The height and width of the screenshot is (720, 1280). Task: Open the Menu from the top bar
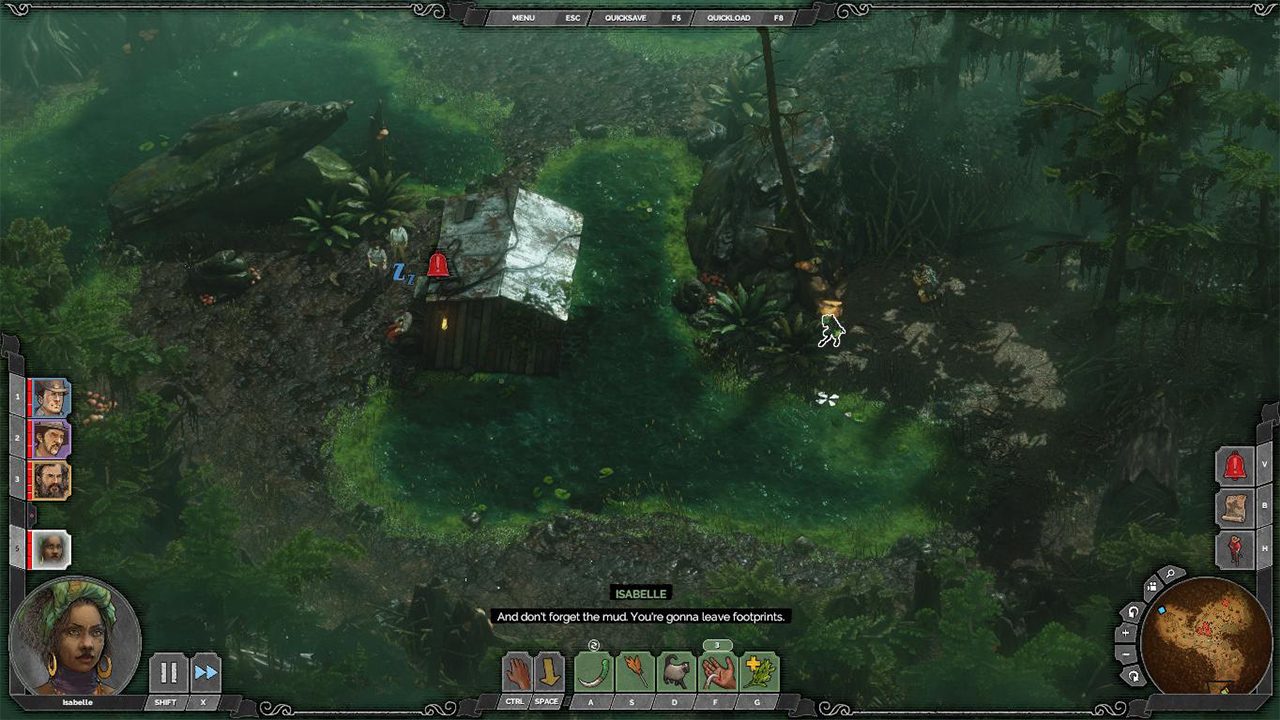(x=523, y=18)
